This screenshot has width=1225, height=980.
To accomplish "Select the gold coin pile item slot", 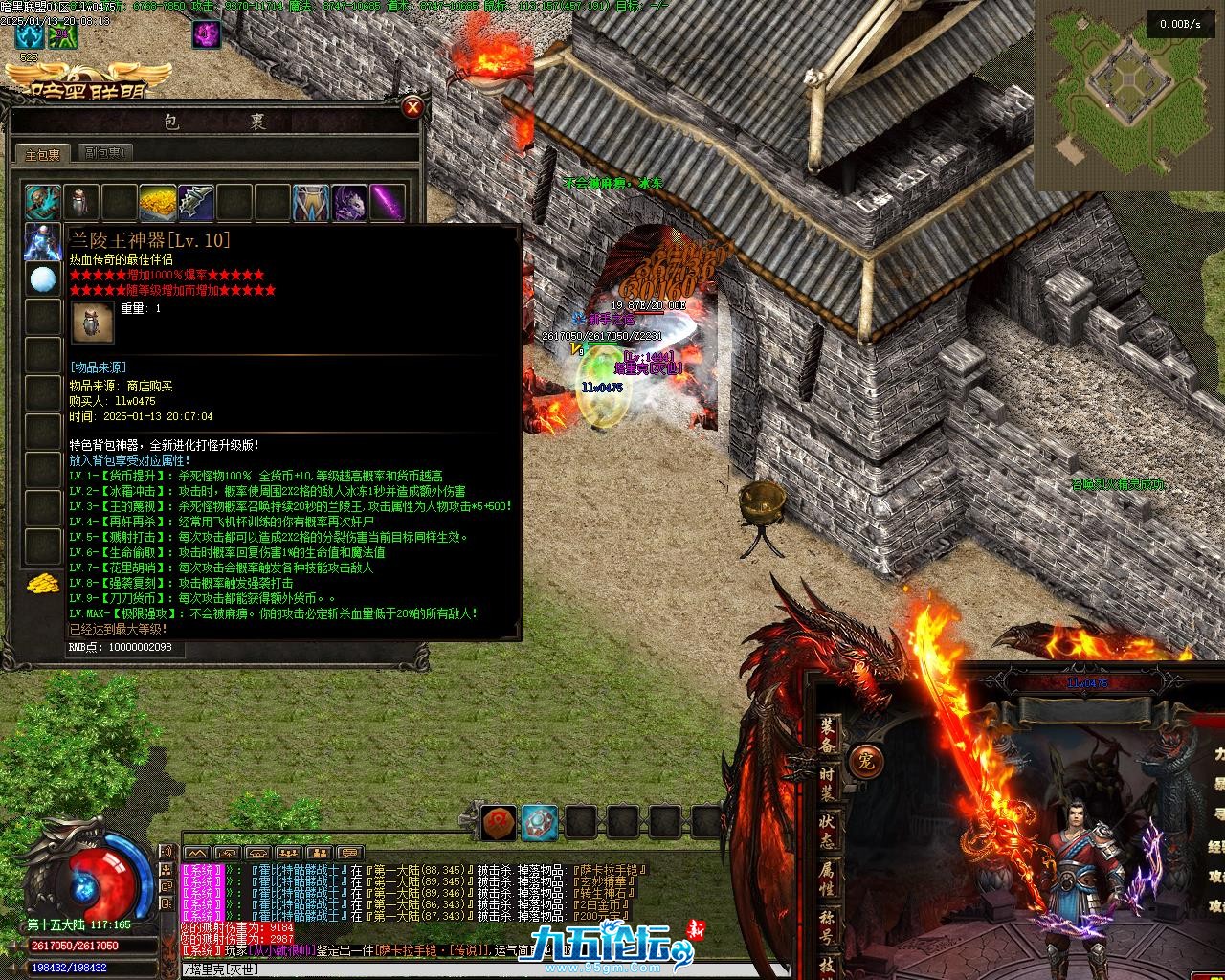I will [157, 203].
